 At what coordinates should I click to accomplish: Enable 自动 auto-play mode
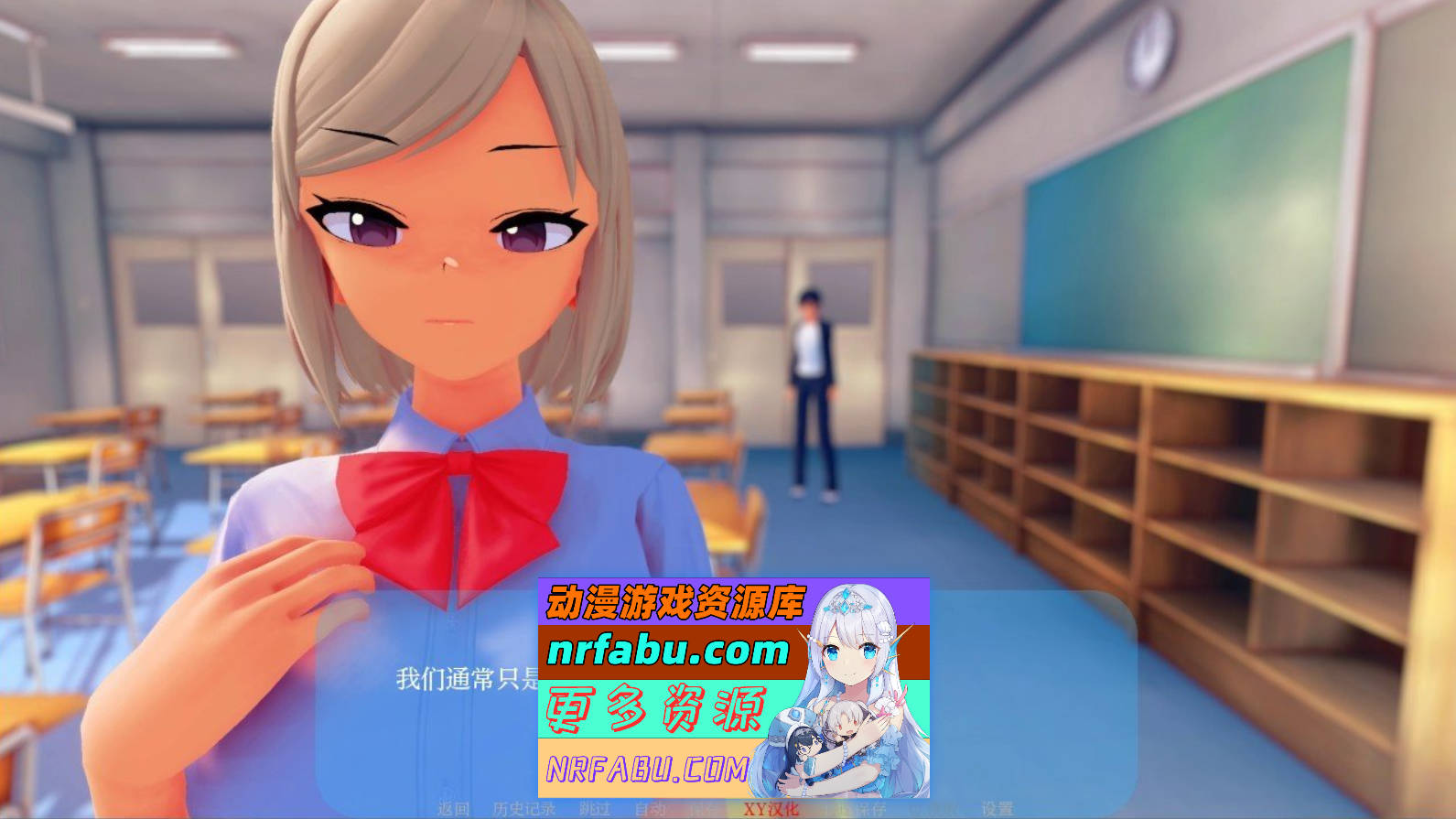click(x=650, y=809)
